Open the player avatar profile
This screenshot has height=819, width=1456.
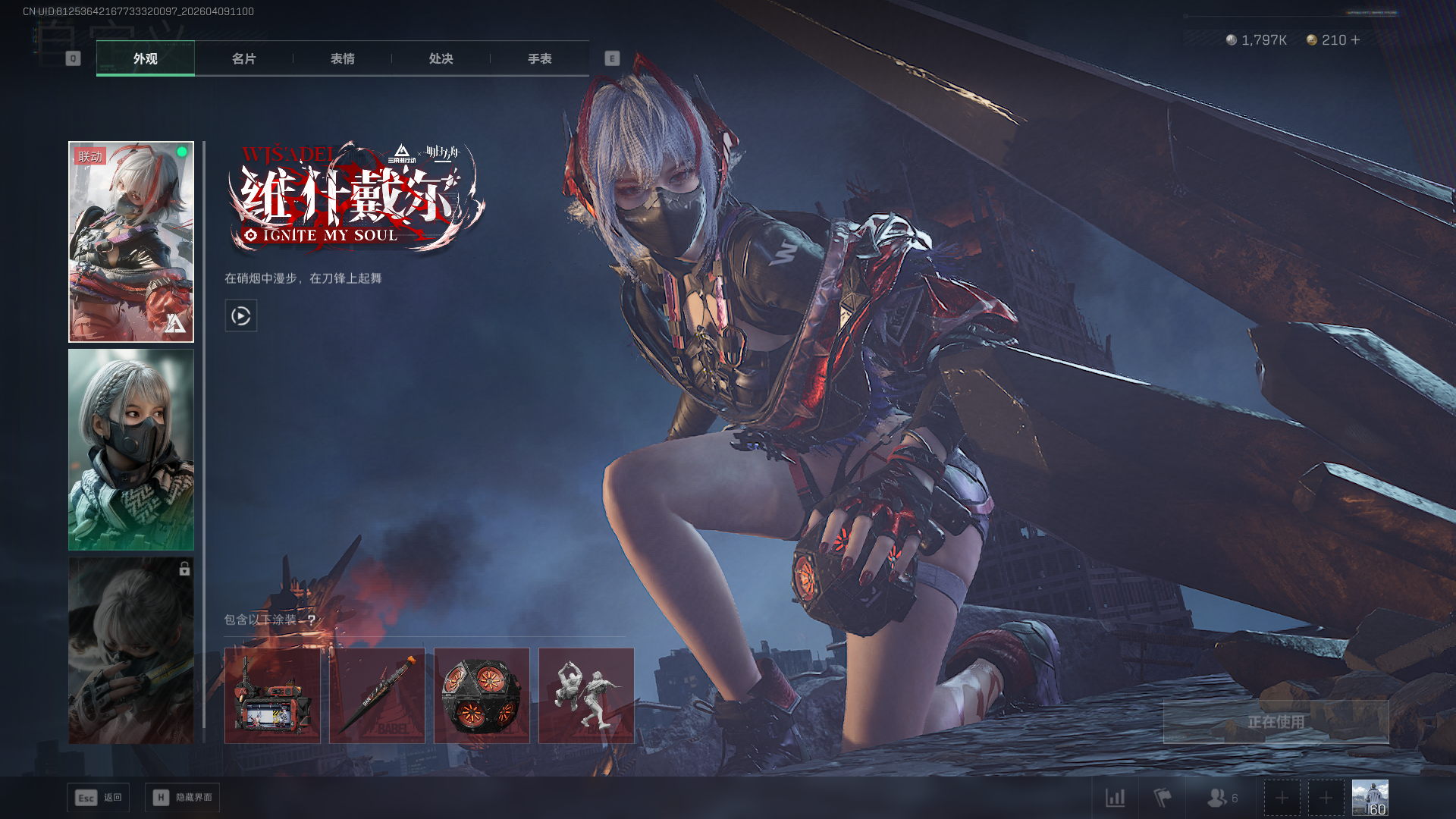1370,798
